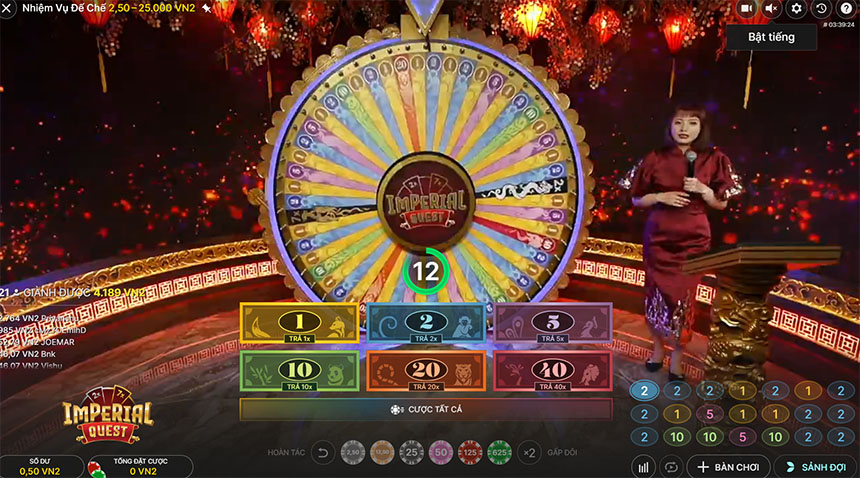860x478 pixels.
Task: Click the Cược Tất Cả bet-all button
Action: pos(426,409)
